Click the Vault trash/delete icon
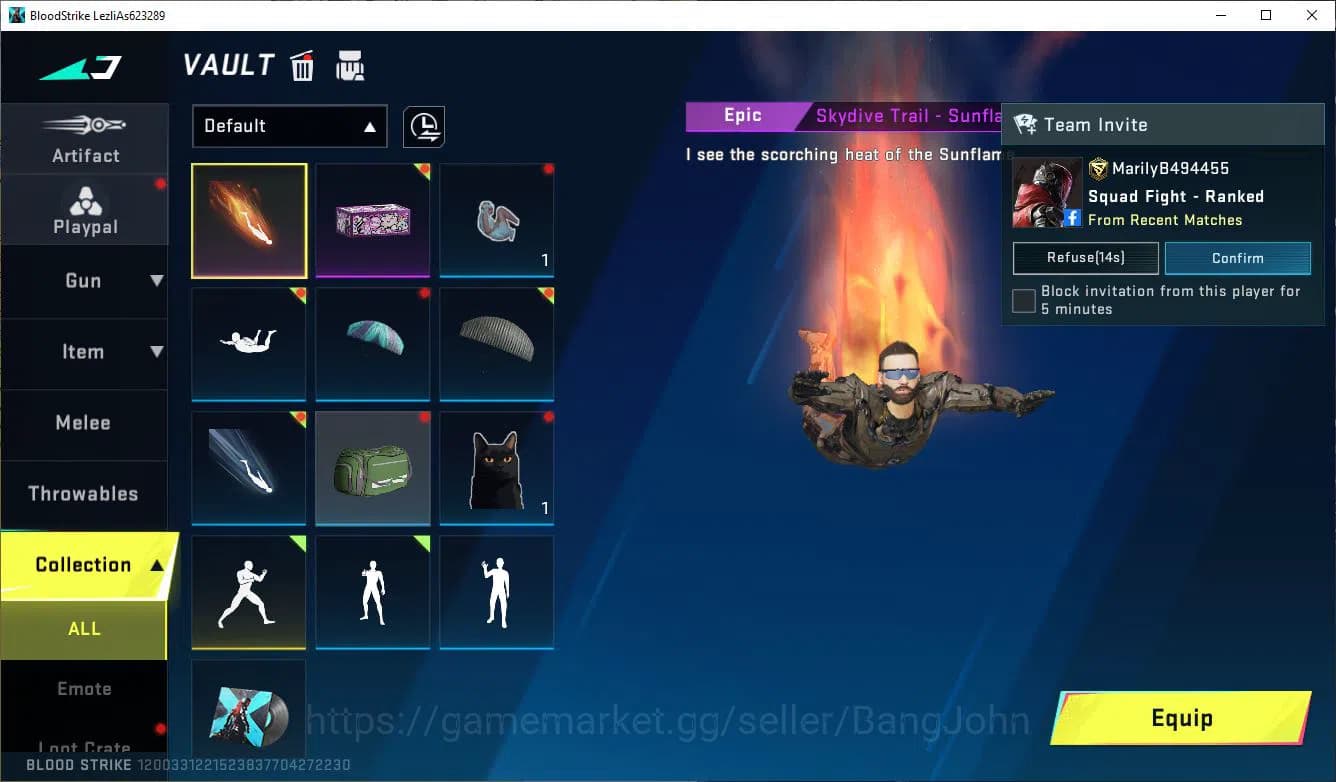1336x782 pixels. click(x=302, y=65)
